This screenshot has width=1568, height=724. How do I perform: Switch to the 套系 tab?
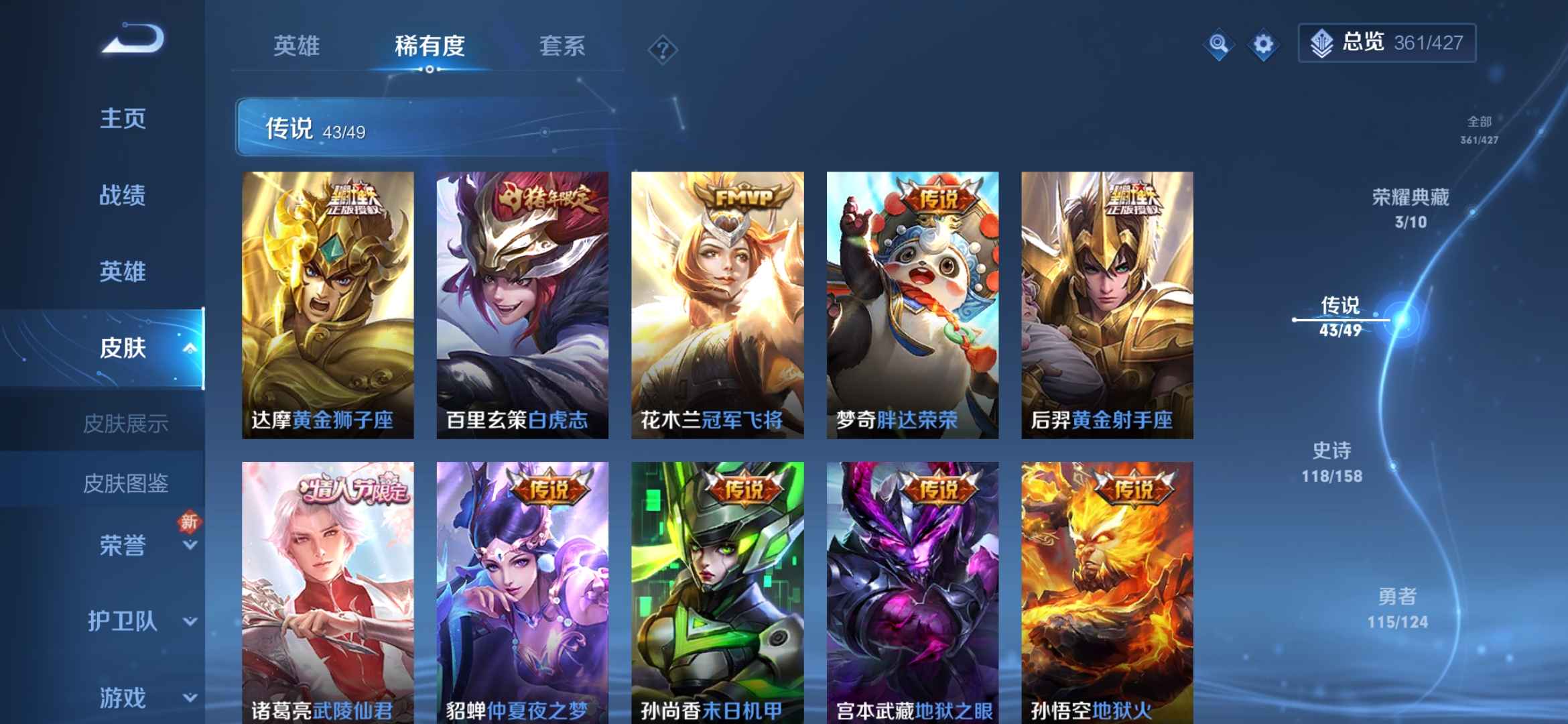(563, 47)
